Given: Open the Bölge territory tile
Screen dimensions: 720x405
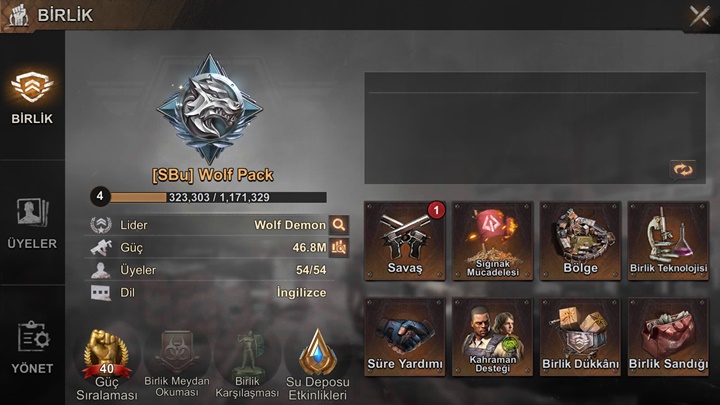Looking at the screenshot, I should click(x=580, y=241).
